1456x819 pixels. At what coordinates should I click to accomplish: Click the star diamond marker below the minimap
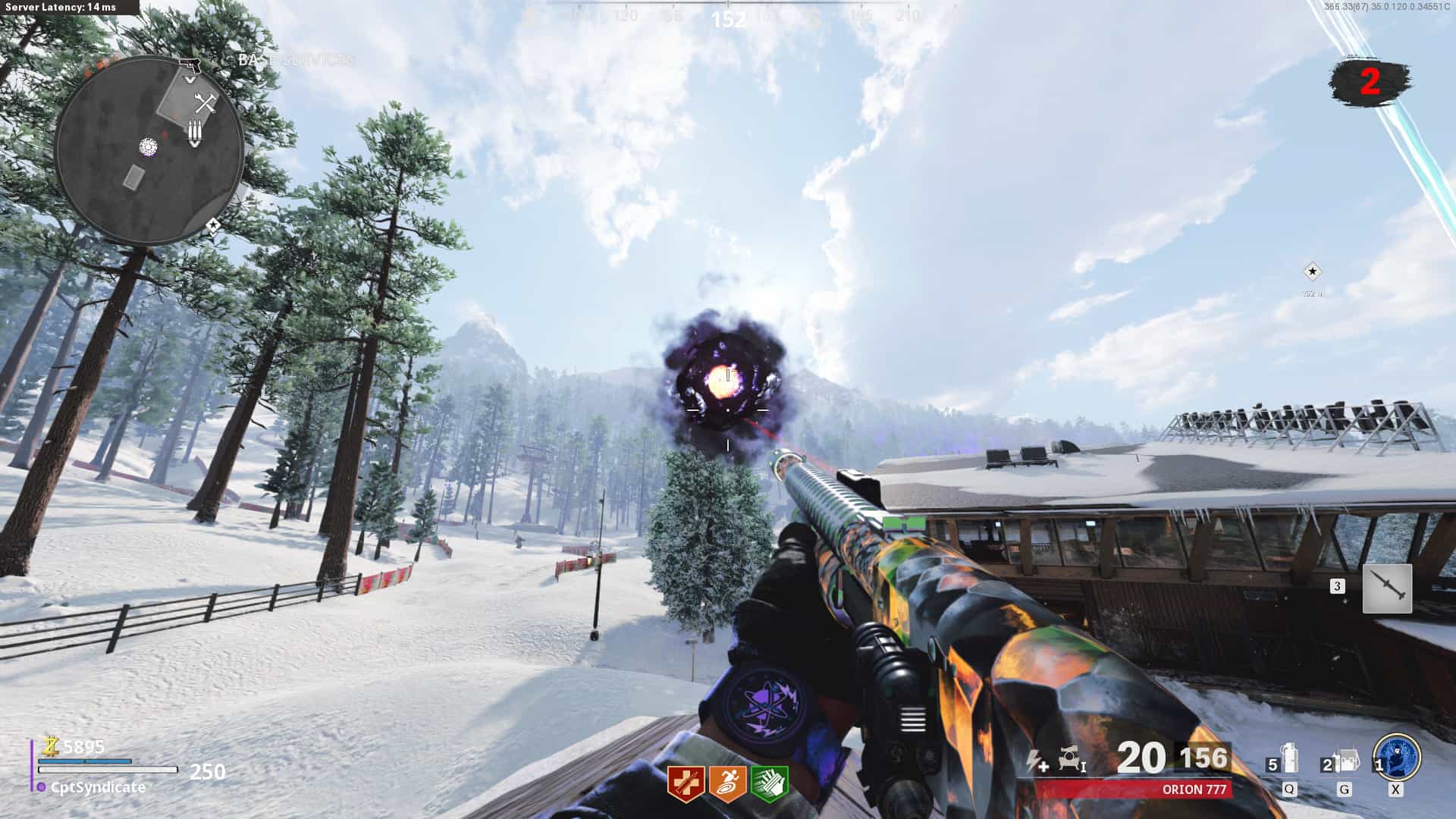click(214, 225)
